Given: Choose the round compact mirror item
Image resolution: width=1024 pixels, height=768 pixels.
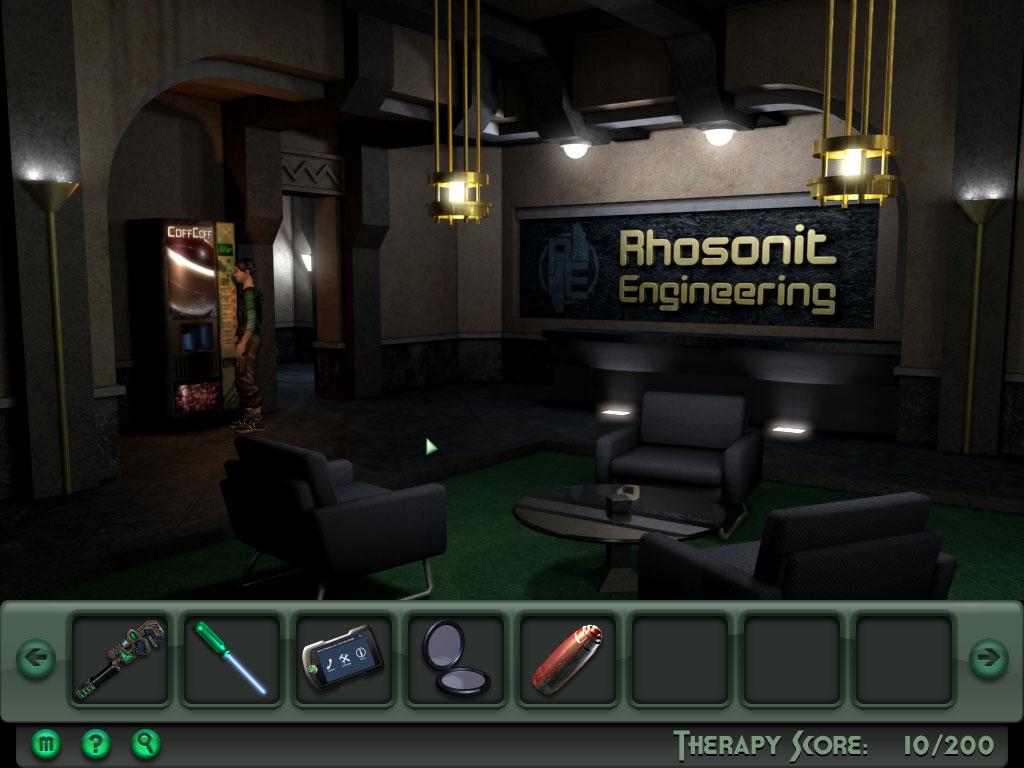Looking at the screenshot, I should (x=454, y=658).
